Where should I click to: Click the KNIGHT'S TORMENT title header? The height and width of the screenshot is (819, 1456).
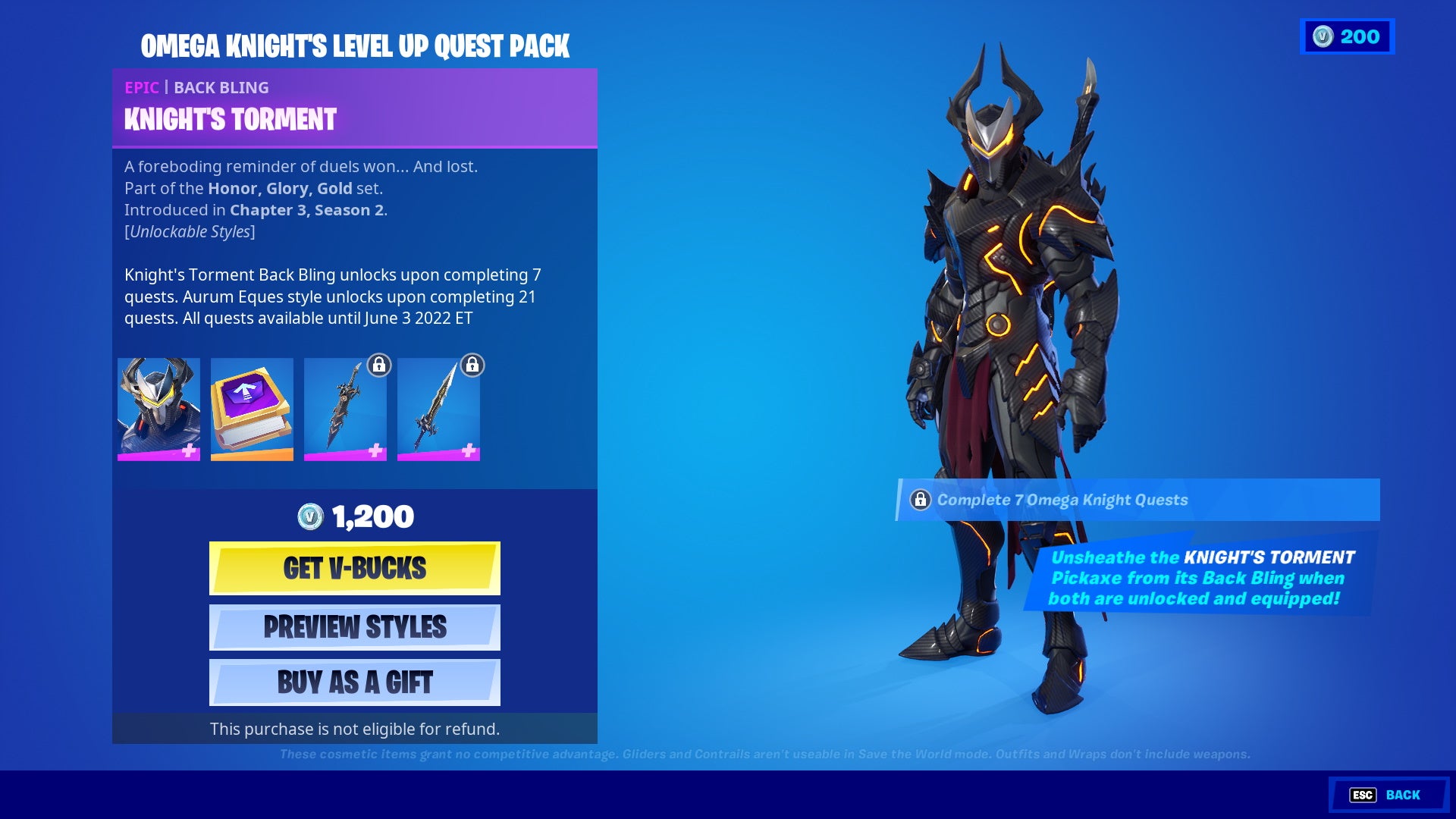[x=227, y=119]
